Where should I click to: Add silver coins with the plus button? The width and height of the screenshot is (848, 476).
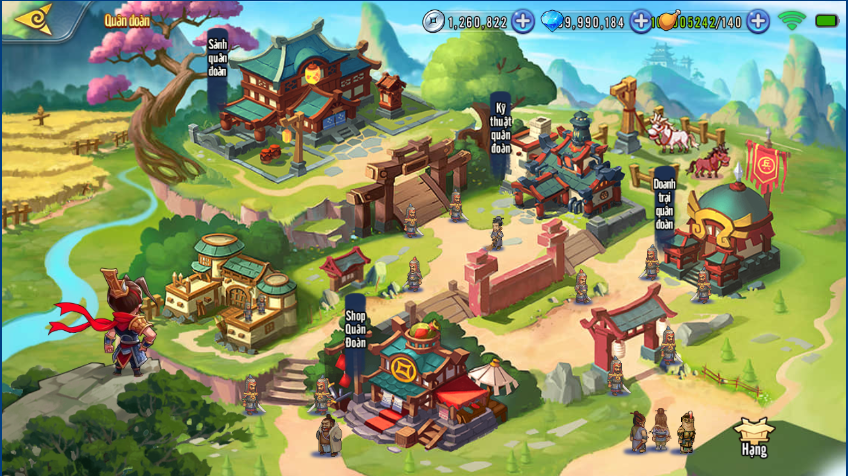click(522, 21)
